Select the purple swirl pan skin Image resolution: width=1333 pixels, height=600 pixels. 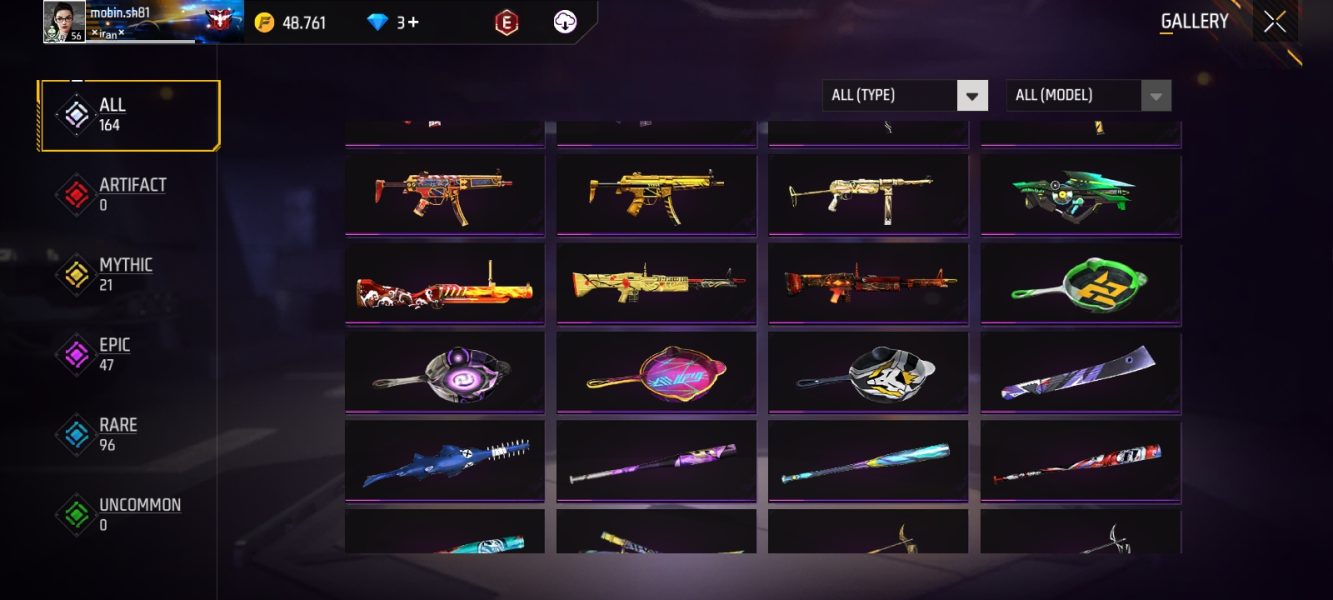coord(444,372)
